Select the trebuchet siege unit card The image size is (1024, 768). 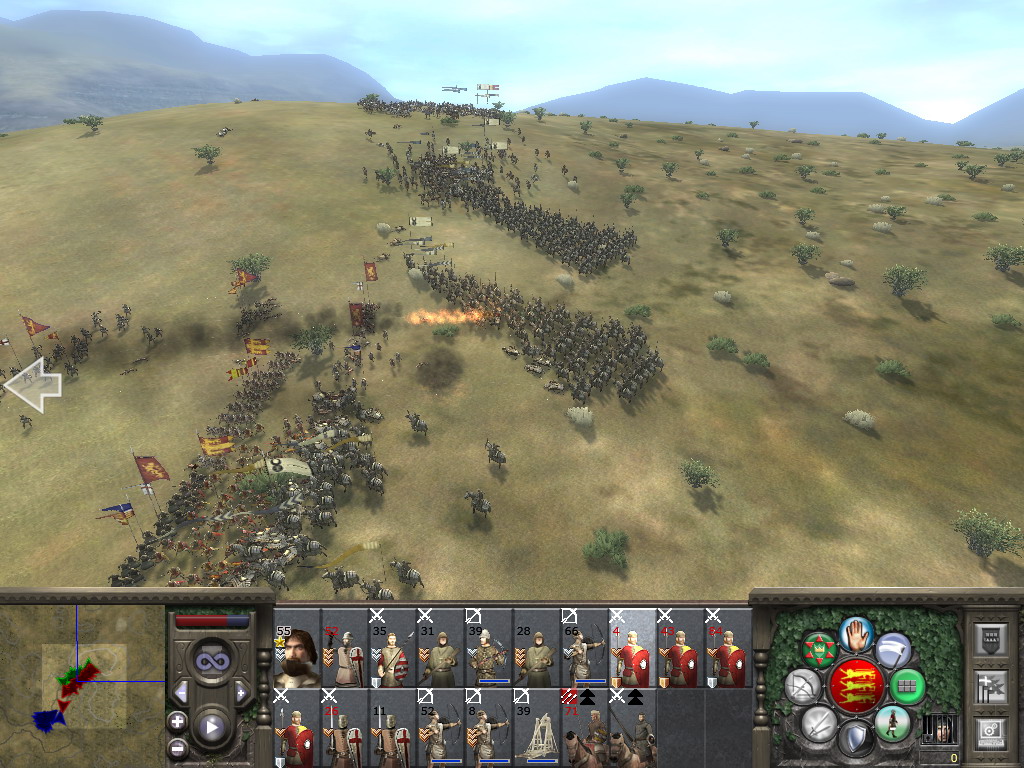[x=536, y=729]
